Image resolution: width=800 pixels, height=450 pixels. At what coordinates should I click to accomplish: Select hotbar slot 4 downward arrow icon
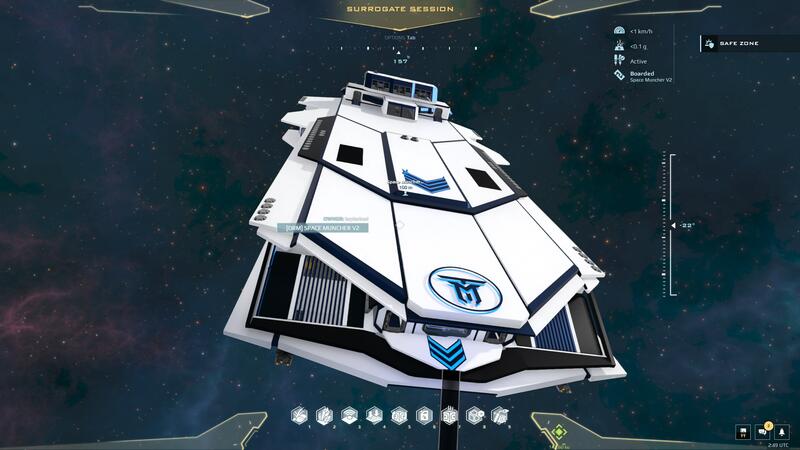coord(374,414)
